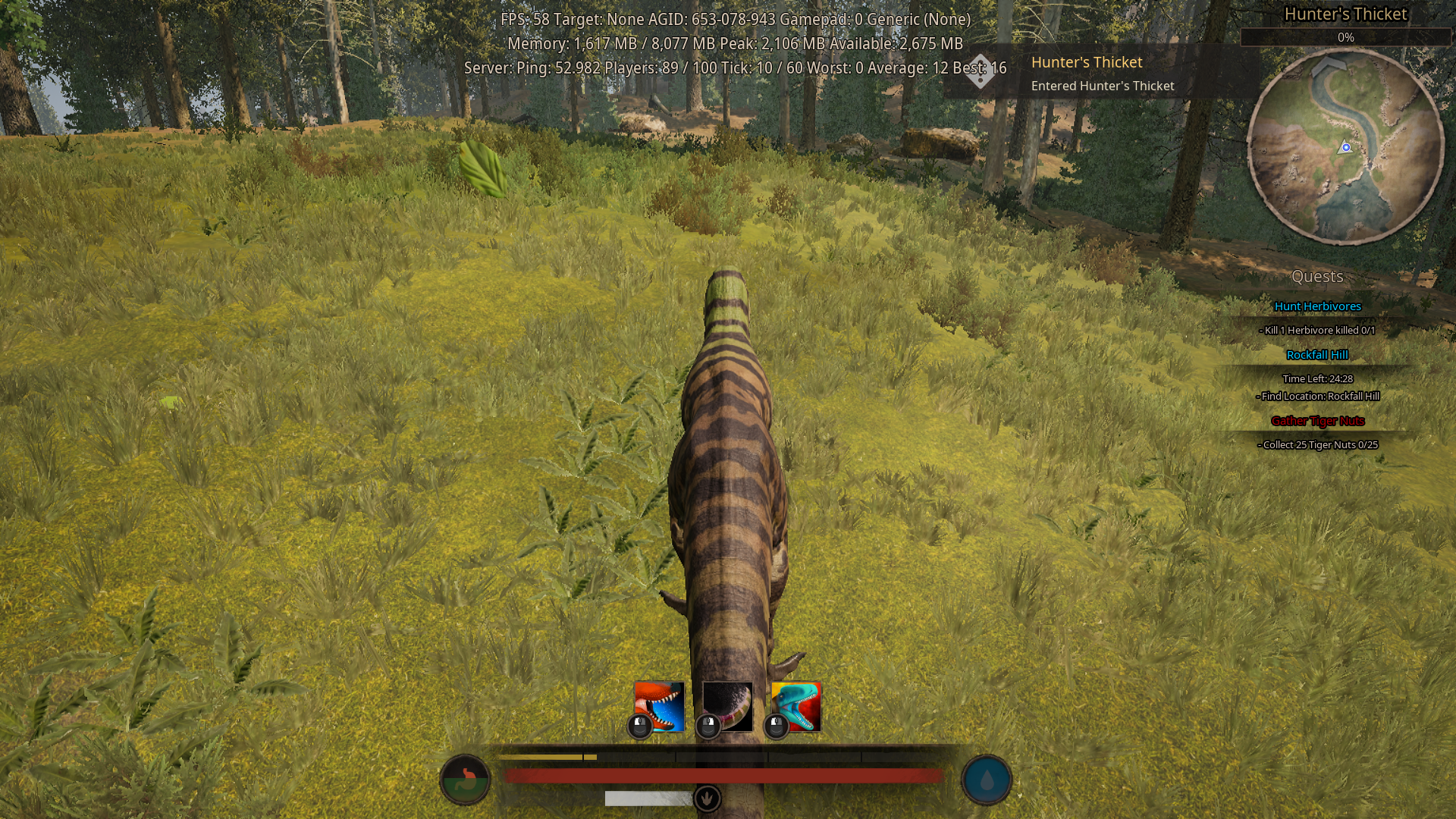Open the Quests panel header
The height and width of the screenshot is (819, 1456).
point(1319,277)
